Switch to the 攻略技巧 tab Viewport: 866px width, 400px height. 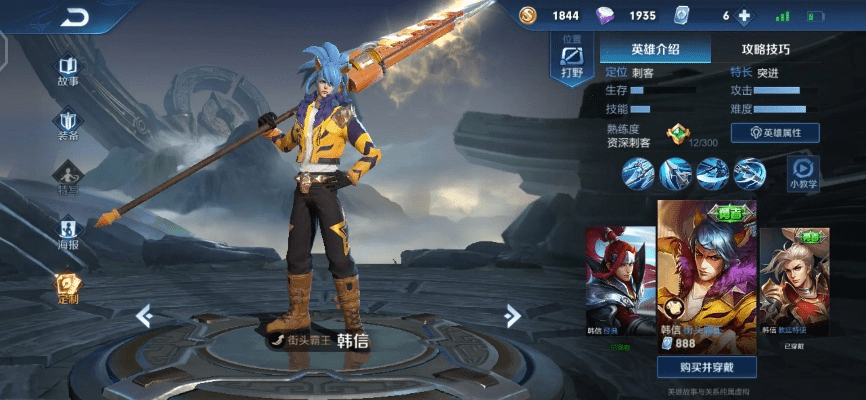(x=765, y=48)
